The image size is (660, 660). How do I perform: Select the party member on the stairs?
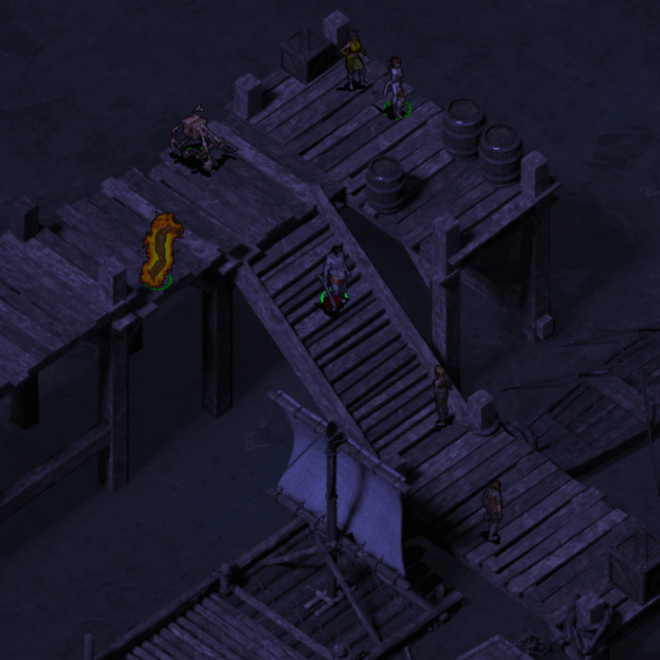(335, 275)
